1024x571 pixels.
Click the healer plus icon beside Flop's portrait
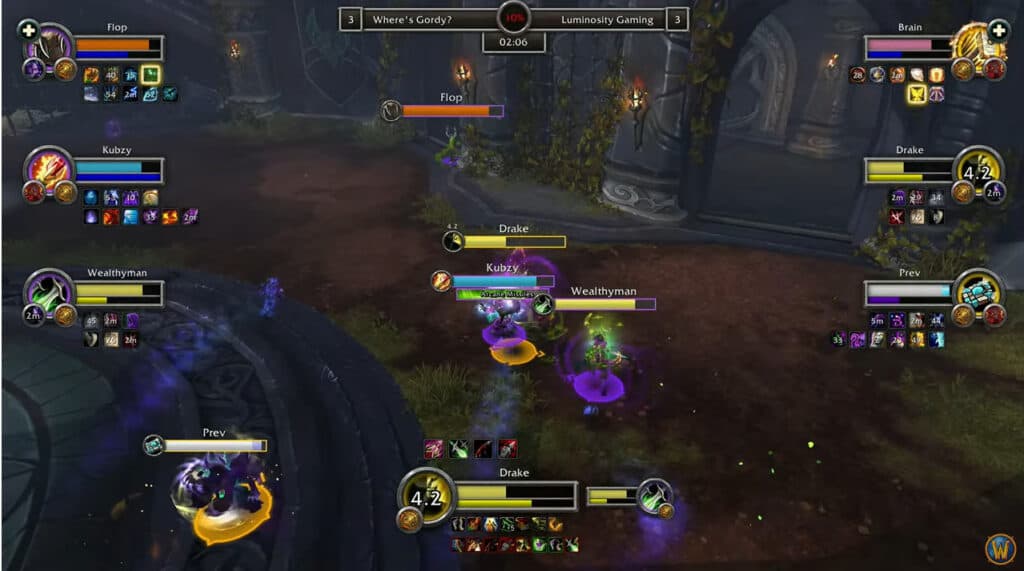click(x=27, y=29)
